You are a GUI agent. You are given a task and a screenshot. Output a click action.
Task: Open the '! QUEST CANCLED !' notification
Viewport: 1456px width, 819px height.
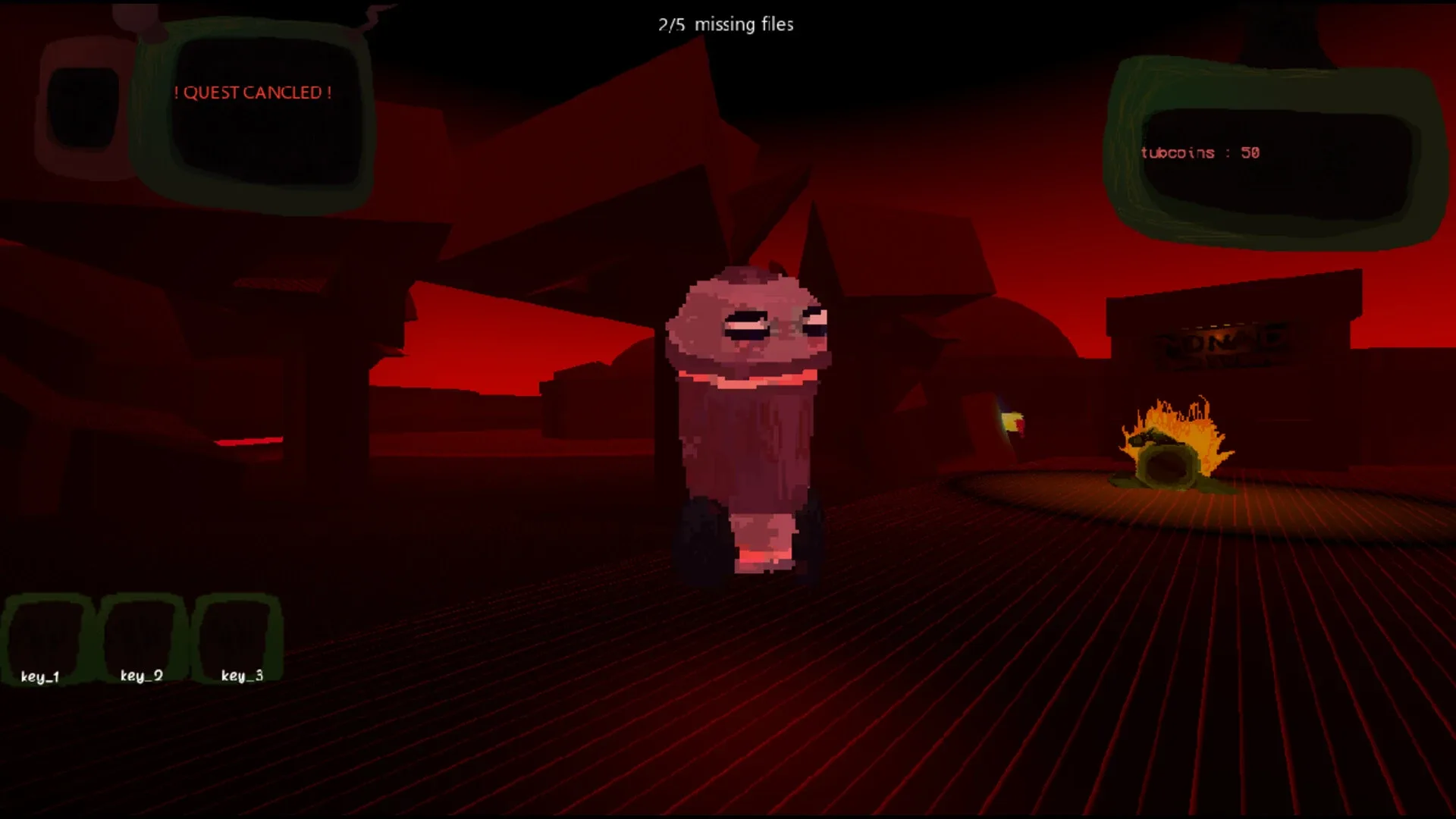[254, 93]
